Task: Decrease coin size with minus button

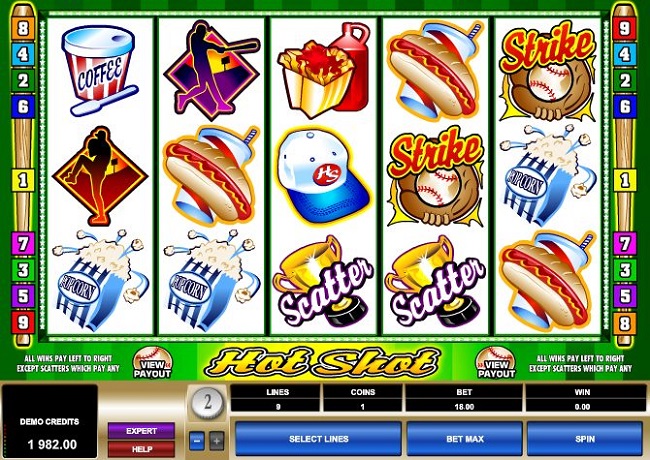Action: (x=196, y=440)
